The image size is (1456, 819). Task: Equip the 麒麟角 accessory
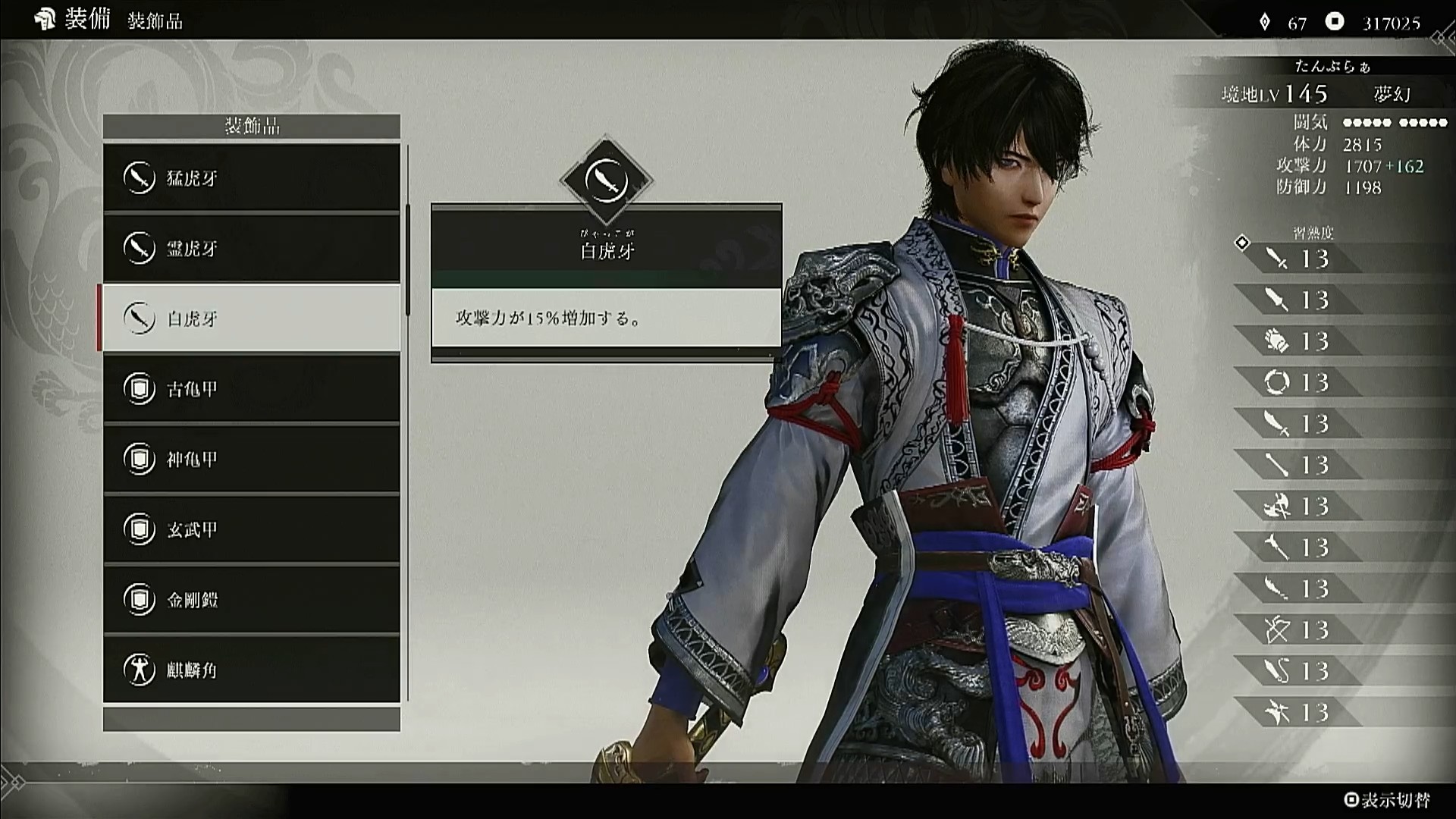click(x=251, y=670)
